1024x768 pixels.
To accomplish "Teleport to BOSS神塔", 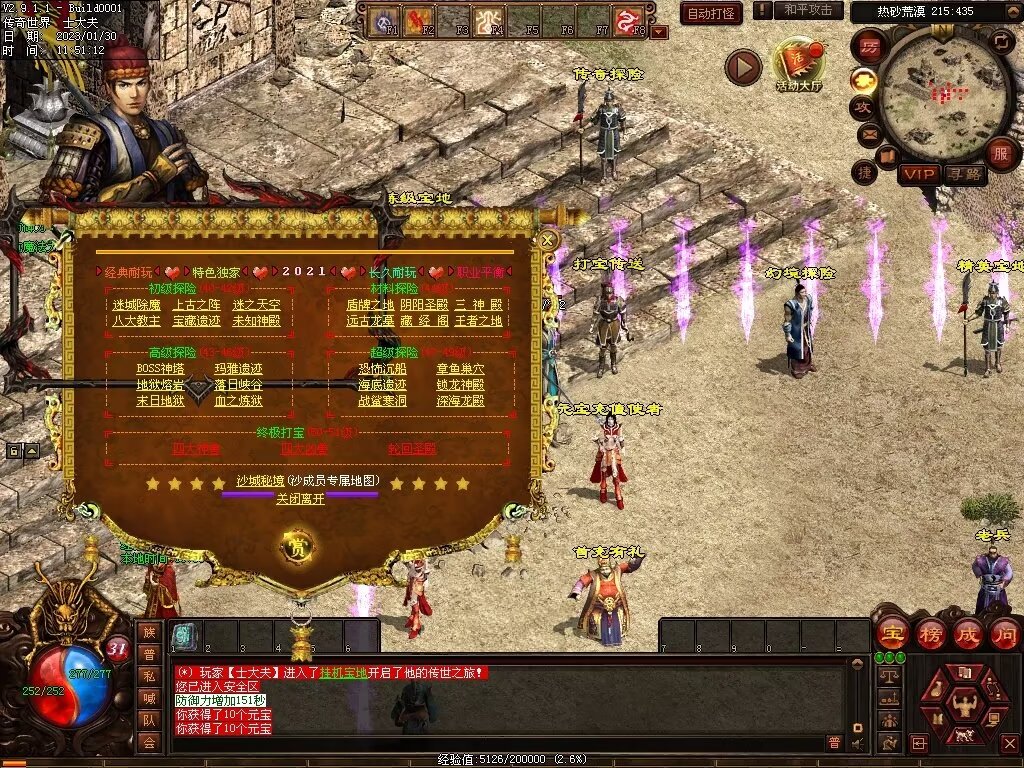I will coord(160,369).
